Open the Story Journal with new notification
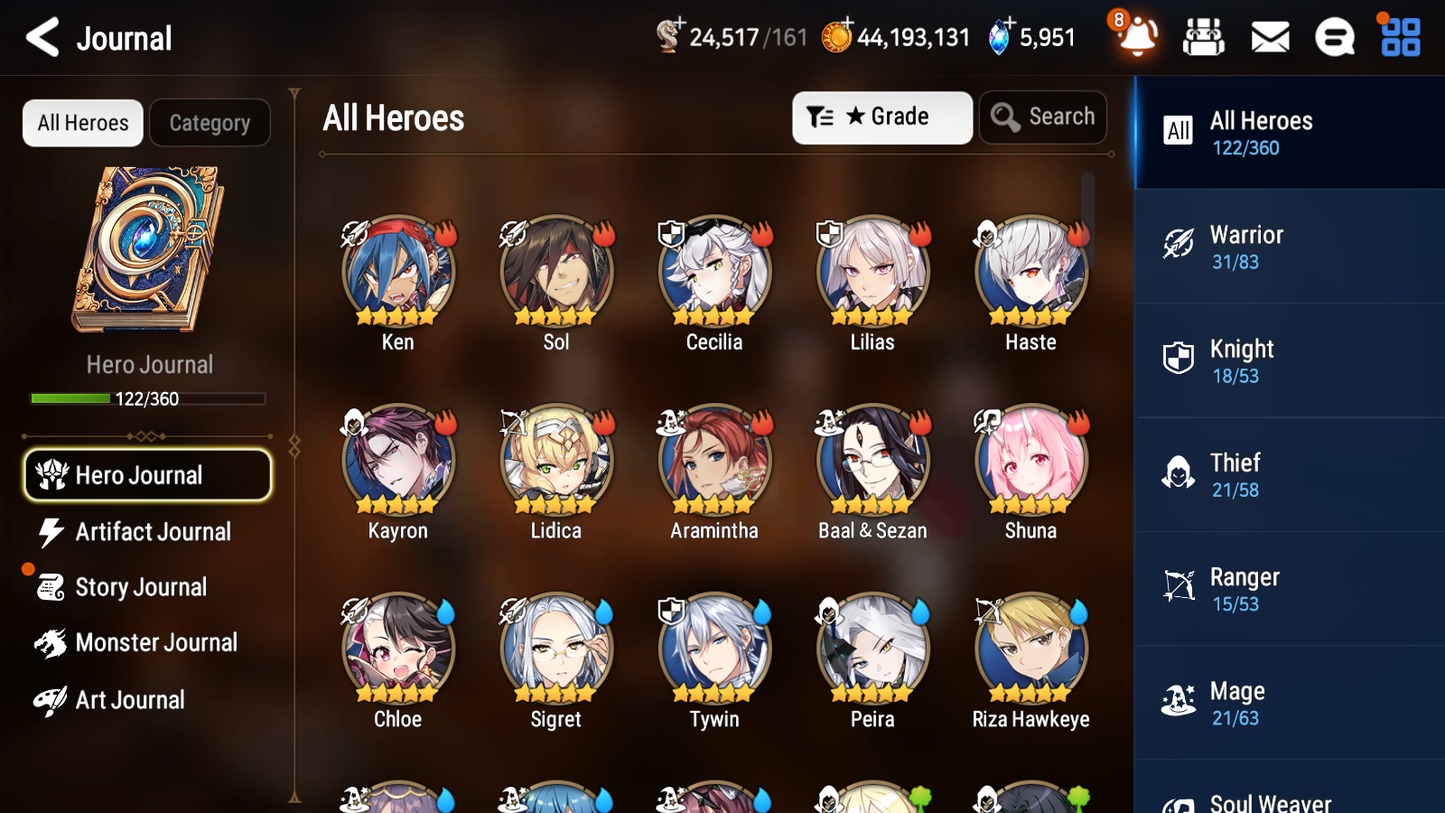This screenshot has height=813, width=1445. click(x=142, y=587)
